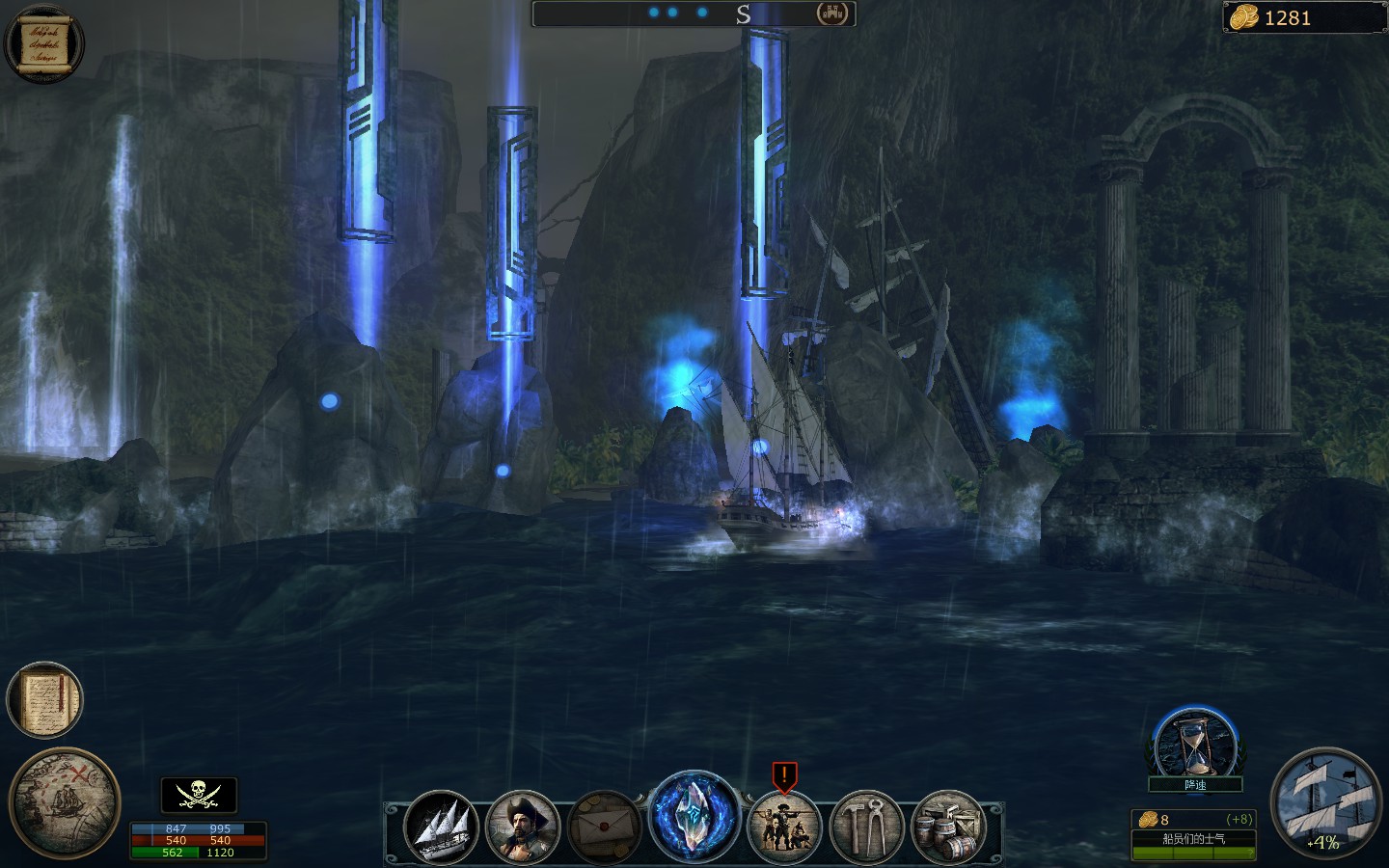Click the pirate flag banner
The width and height of the screenshot is (1389, 868).
tap(197, 794)
